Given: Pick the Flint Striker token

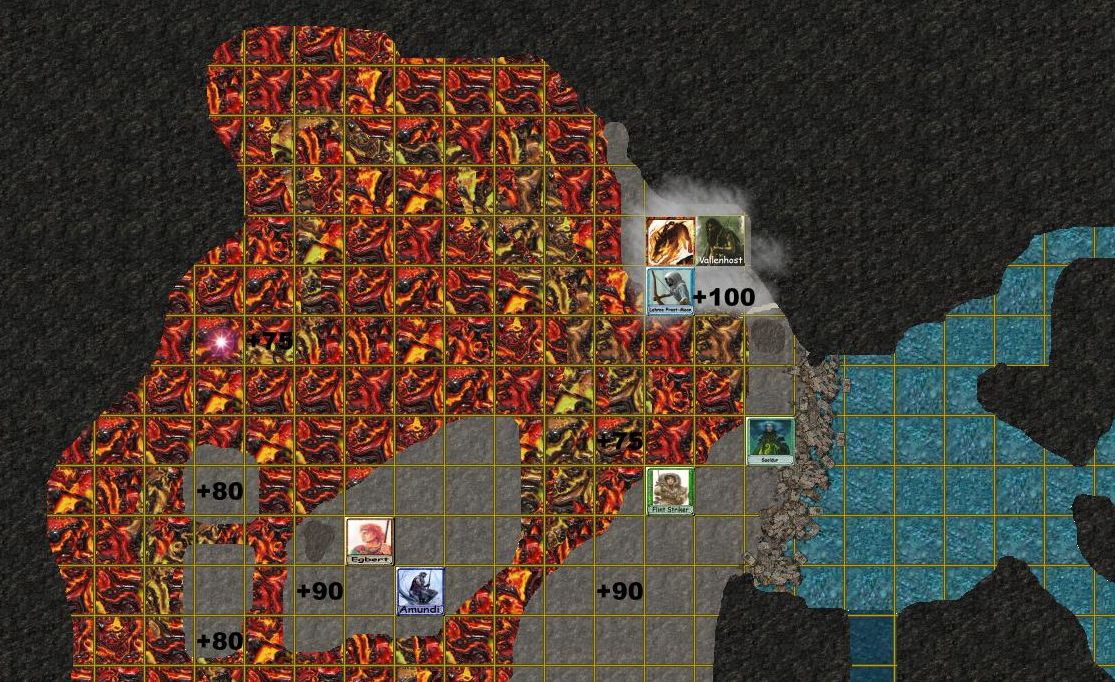Looking at the screenshot, I should (x=670, y=491).
